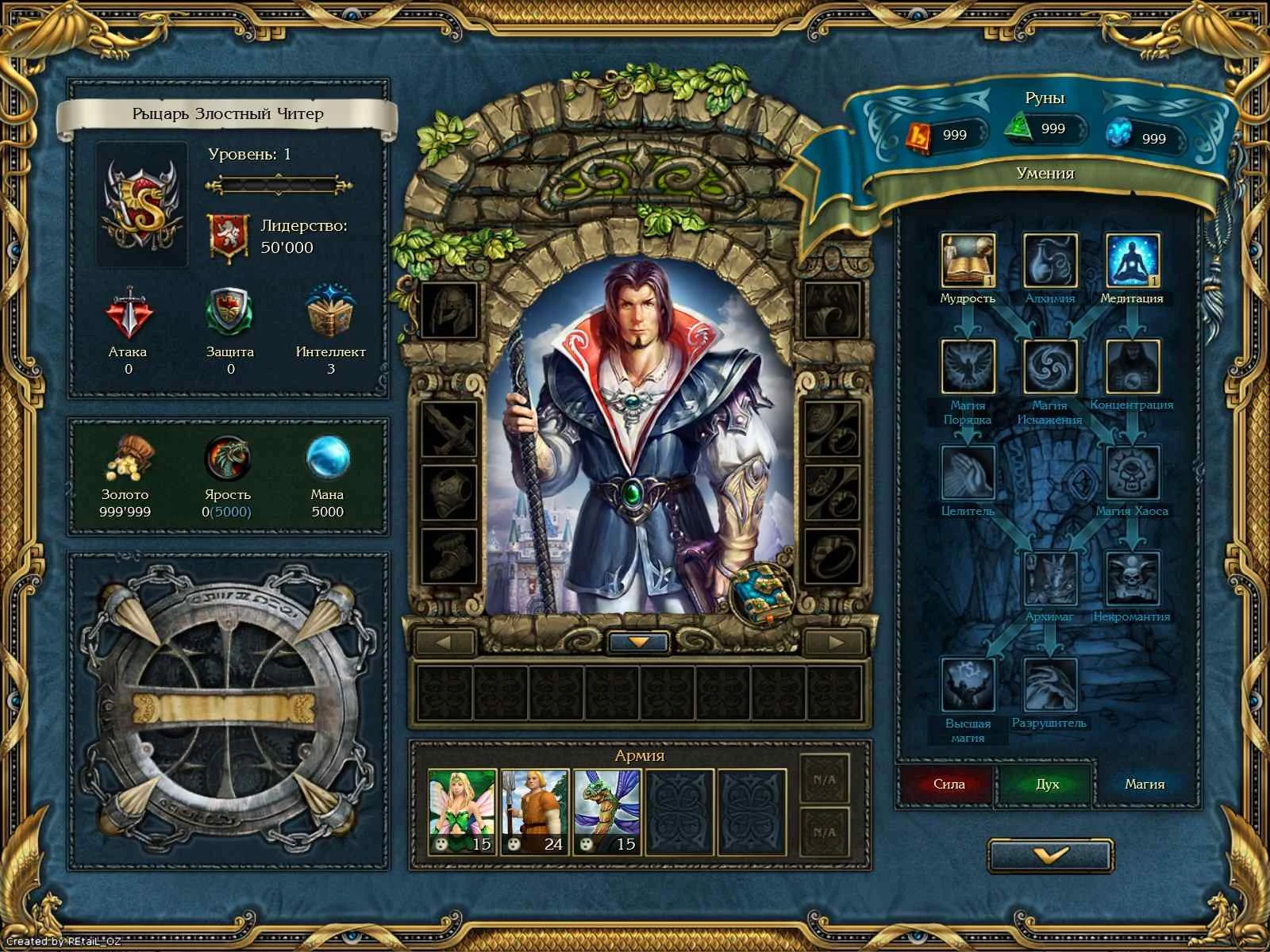The width and height of the screenshot is (1270, 952).
Task: Click the Разрушитель skill icon
Action: click(x=1048, y=684)
